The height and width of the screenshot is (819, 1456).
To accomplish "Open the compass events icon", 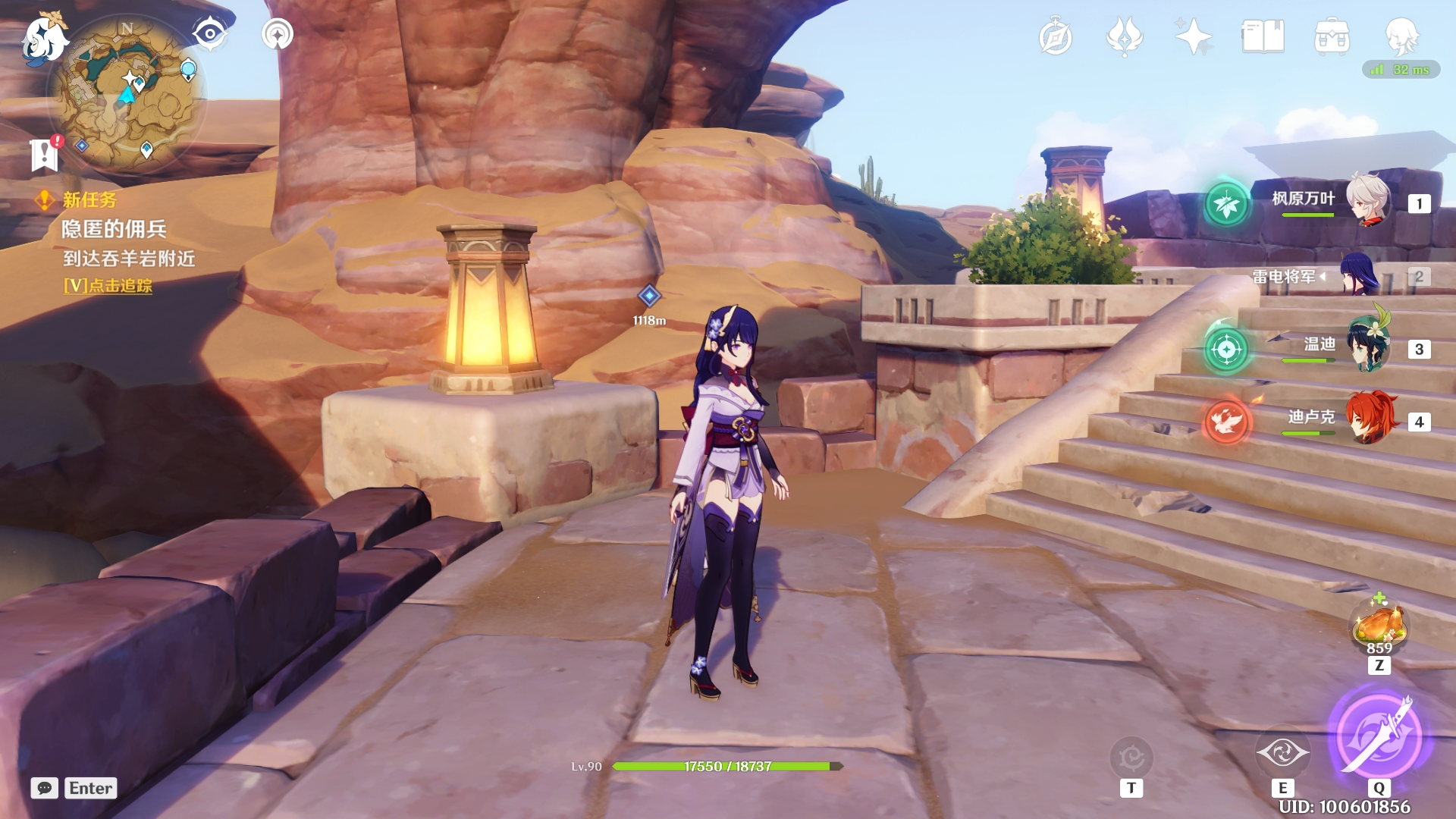I will point(1055,37).
